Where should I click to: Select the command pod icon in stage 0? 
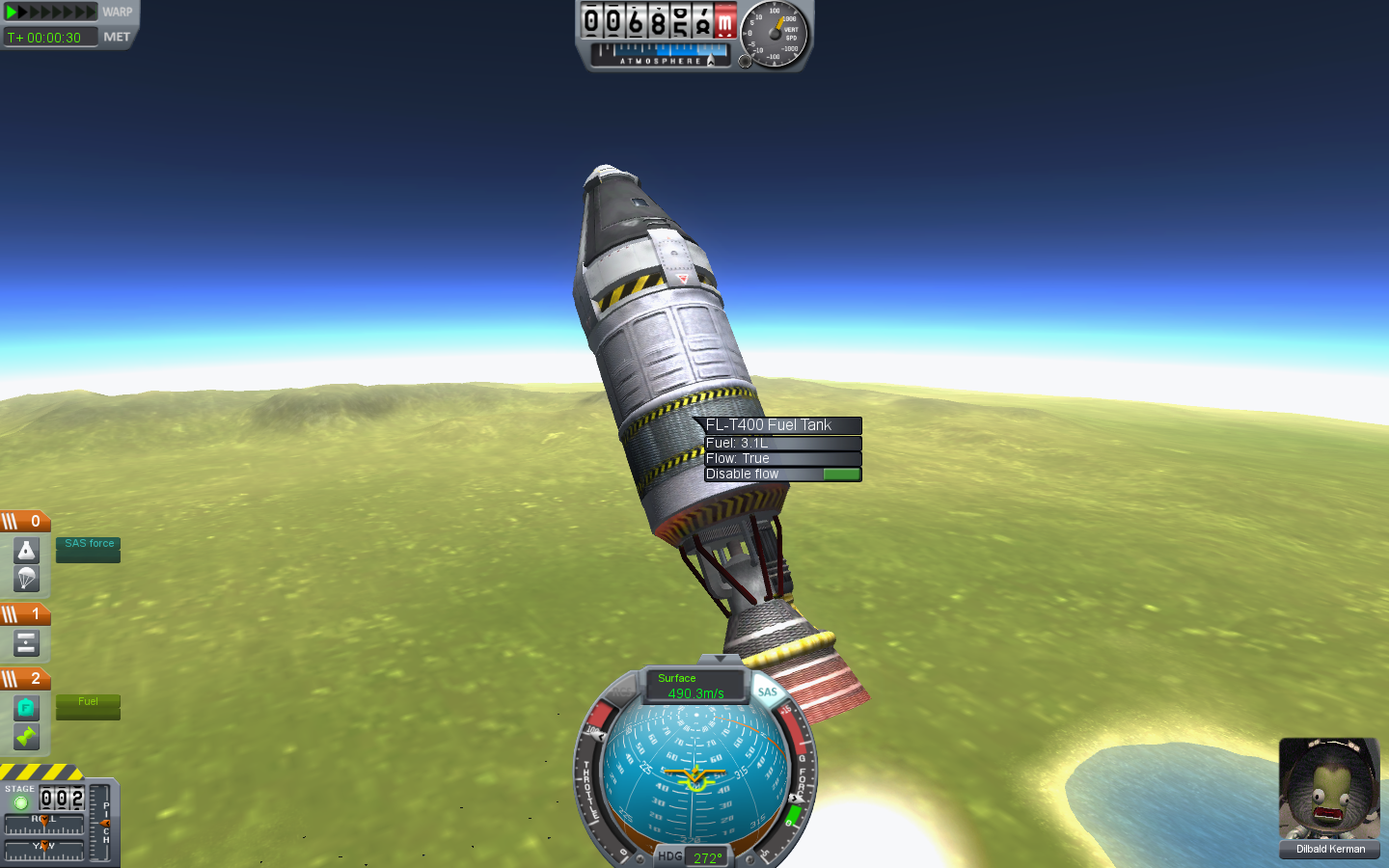tap(26, 551)
